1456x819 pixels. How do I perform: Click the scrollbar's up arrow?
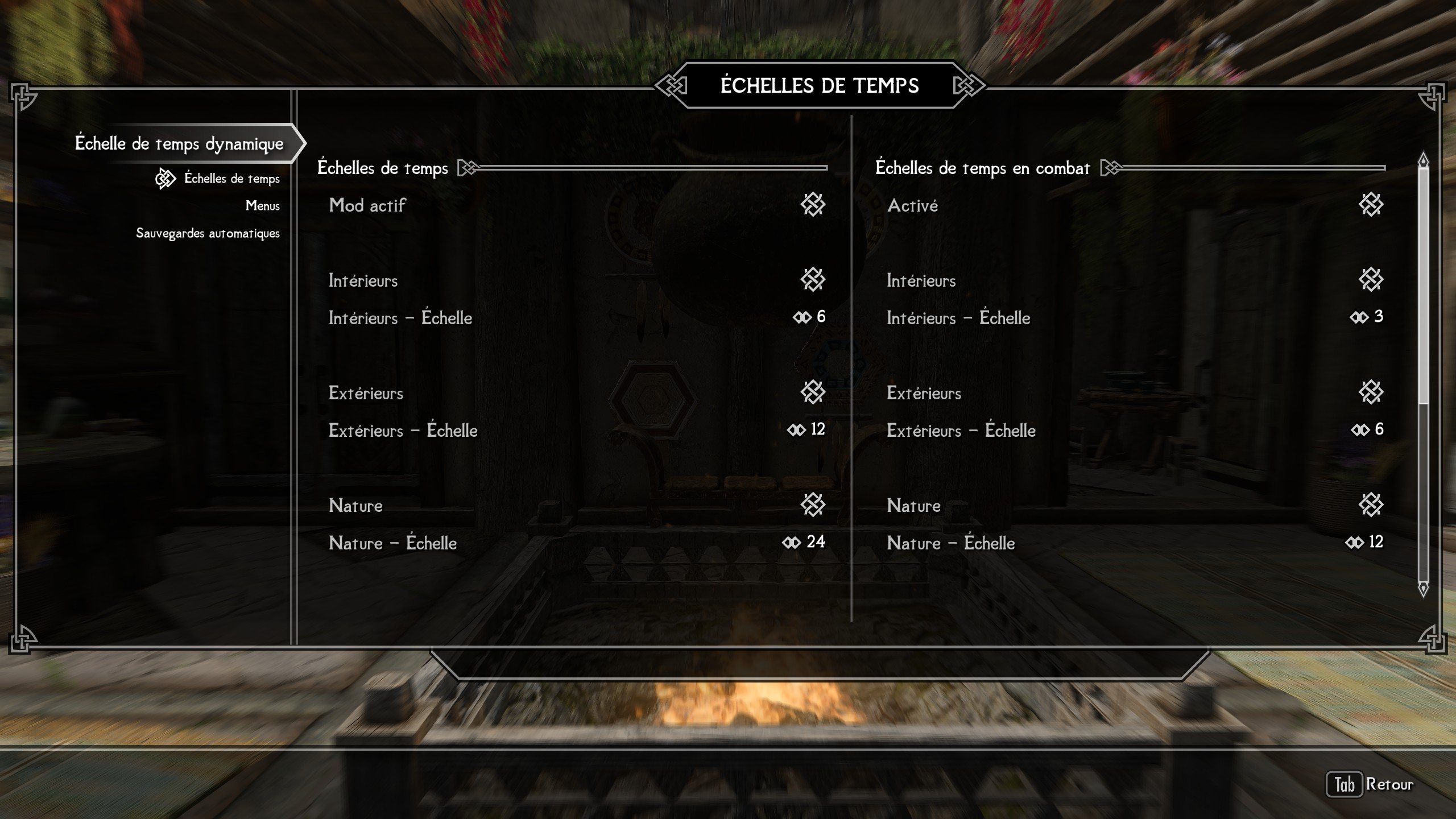pyautogui.click(x=1423, y=160)
